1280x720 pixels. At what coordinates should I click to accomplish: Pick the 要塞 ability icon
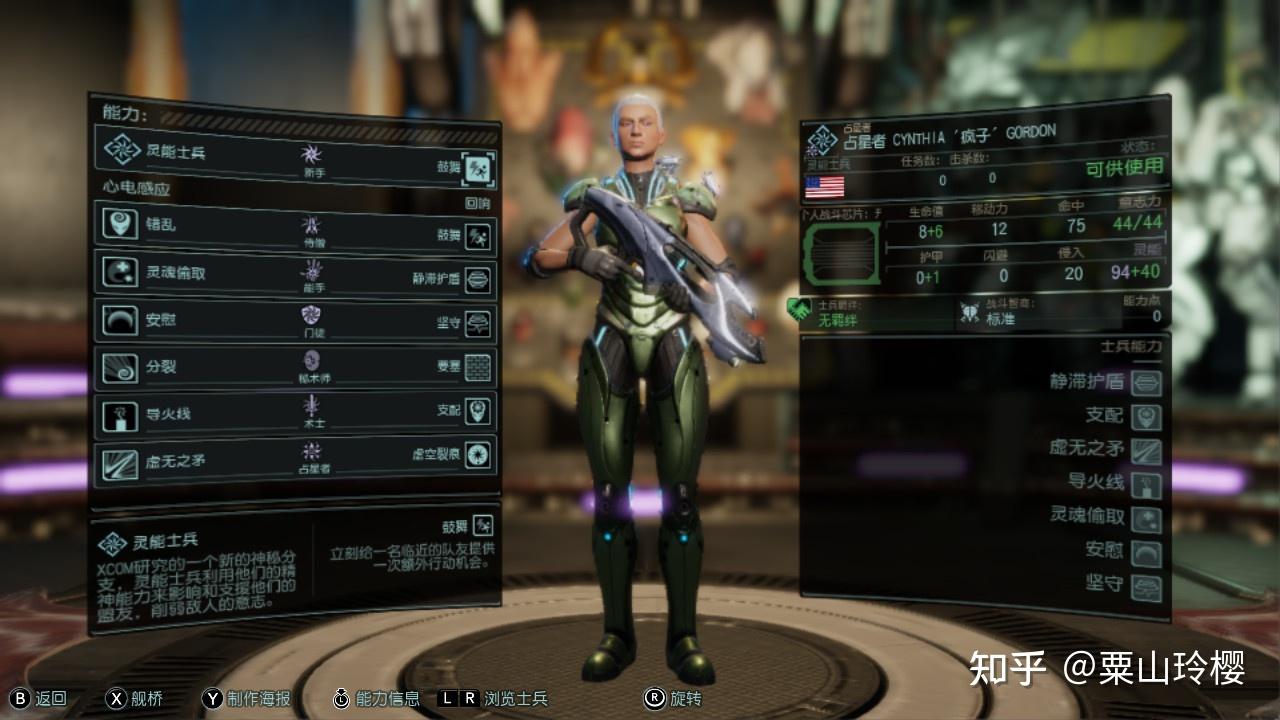(479, 366)
